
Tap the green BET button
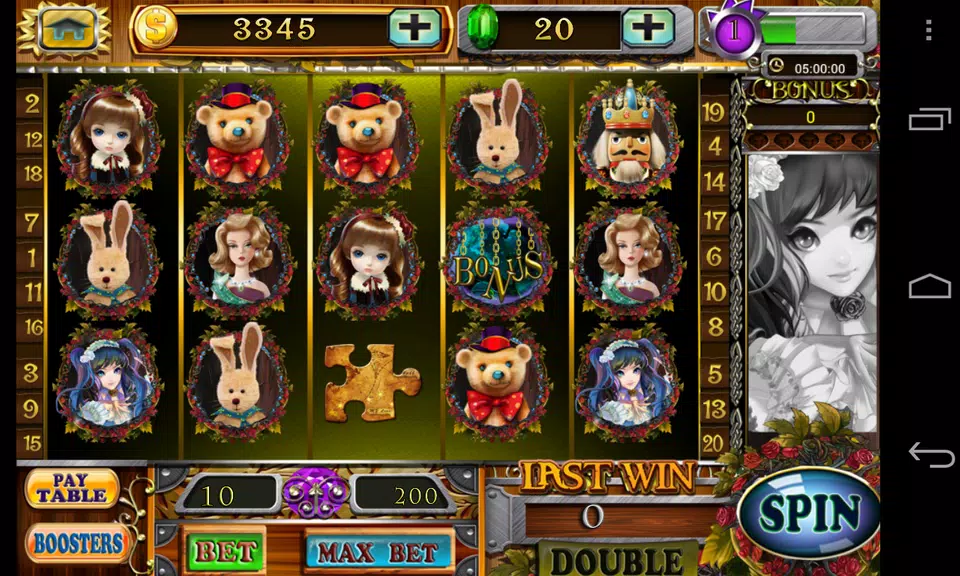226,551
